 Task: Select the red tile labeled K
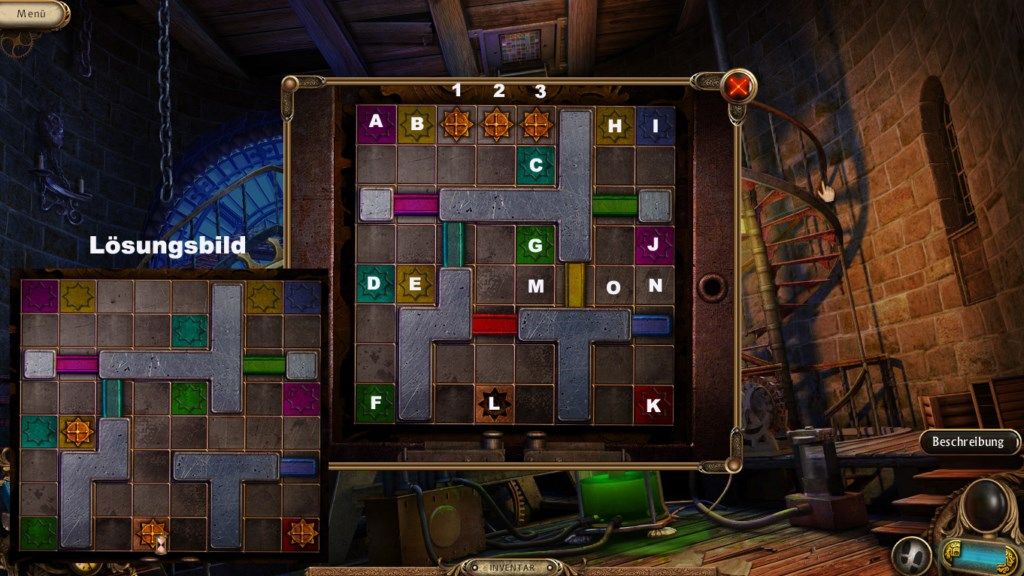(x=654, y=404)
